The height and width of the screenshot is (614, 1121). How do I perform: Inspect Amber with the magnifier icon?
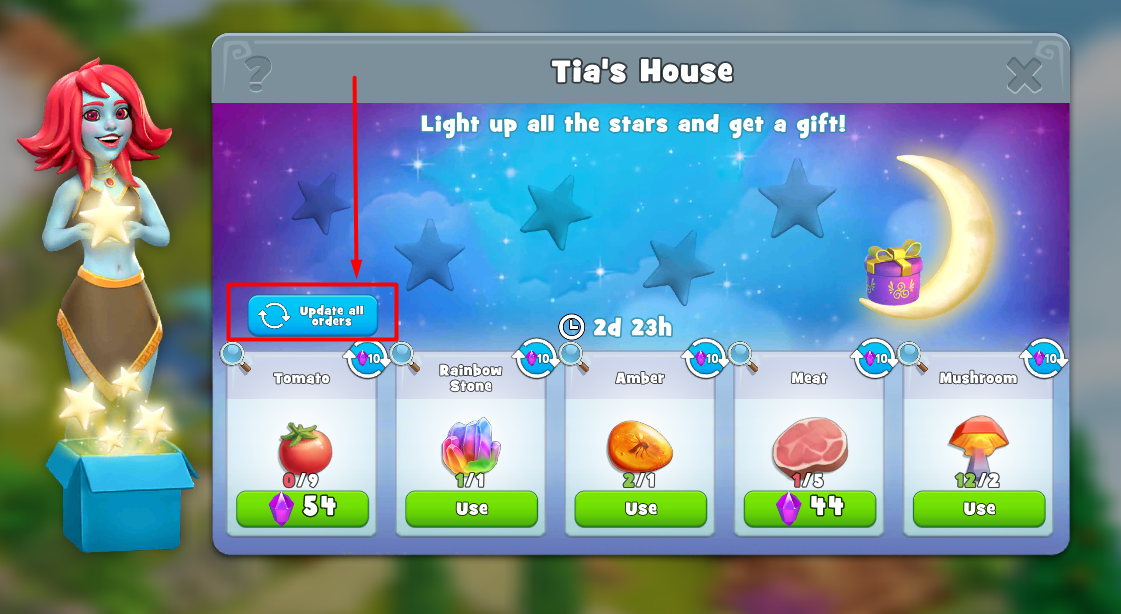coord(574,354)
